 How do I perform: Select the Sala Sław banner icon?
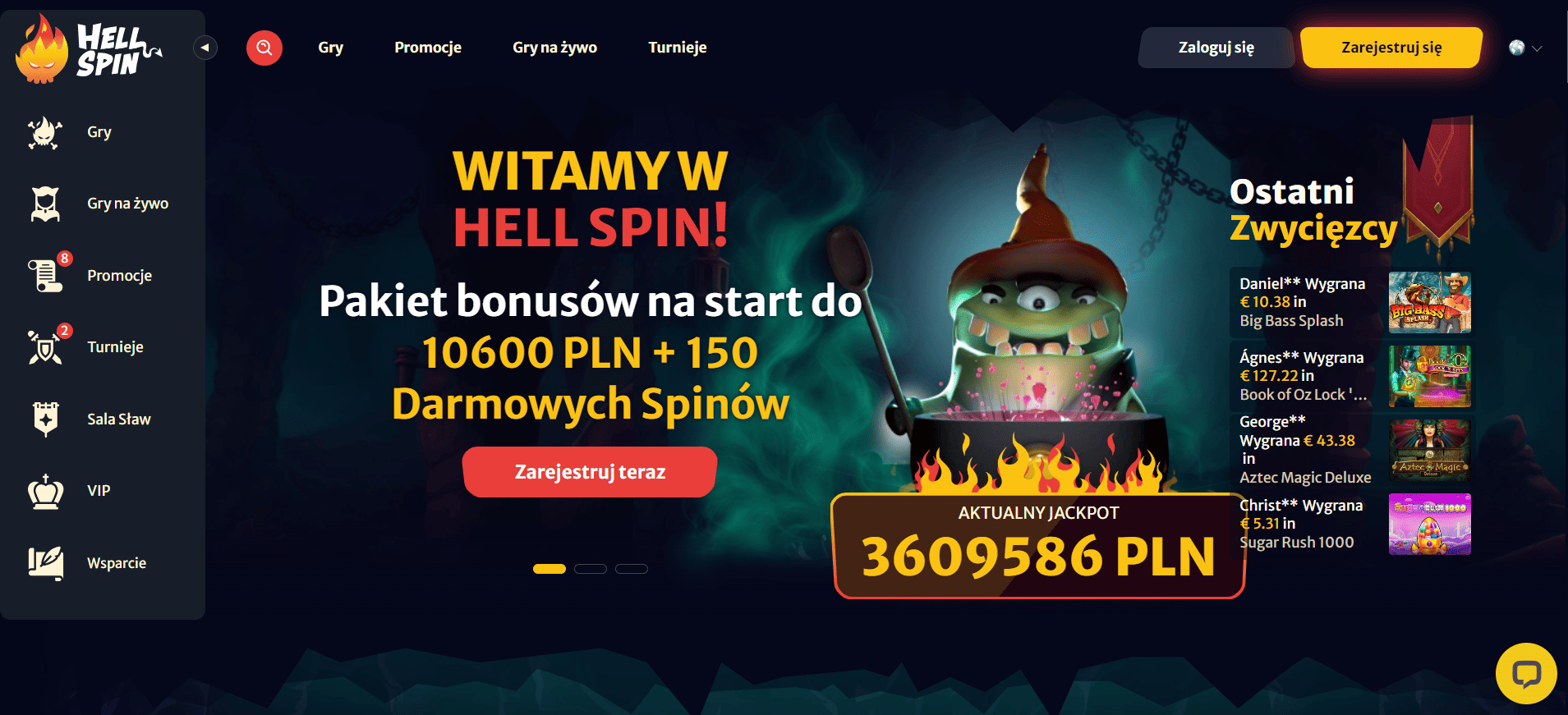[x=45, y=419]
